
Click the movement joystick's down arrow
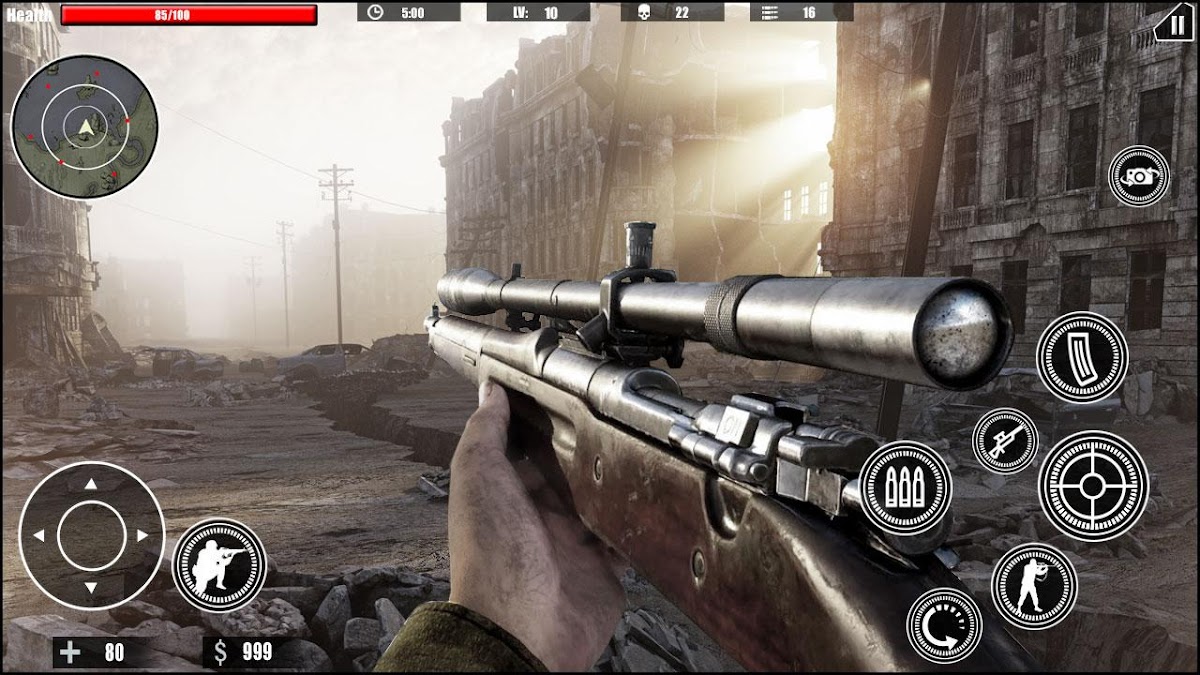[x=91, y=588]
